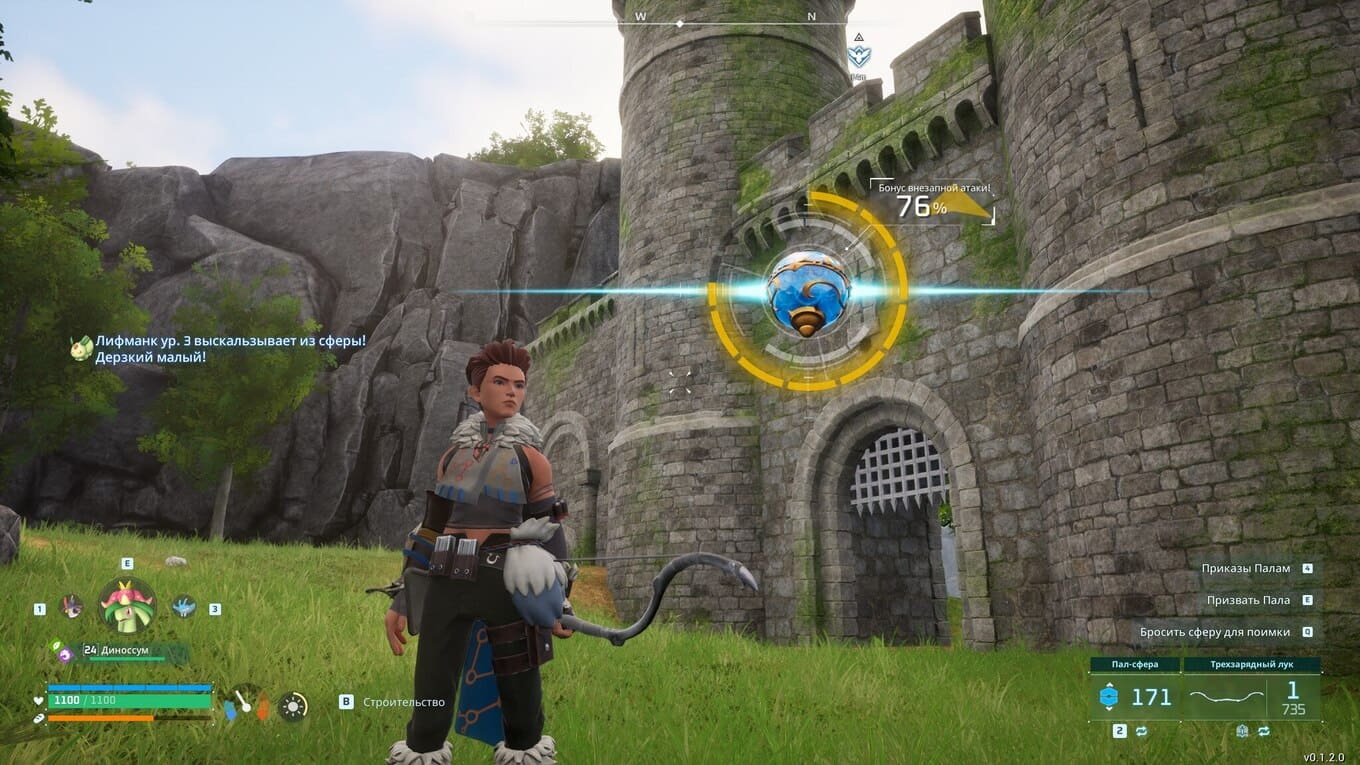1360x765 pixels.
Task: Select the Трехзарядный лук weapon slot
Action: [1252, 697]
